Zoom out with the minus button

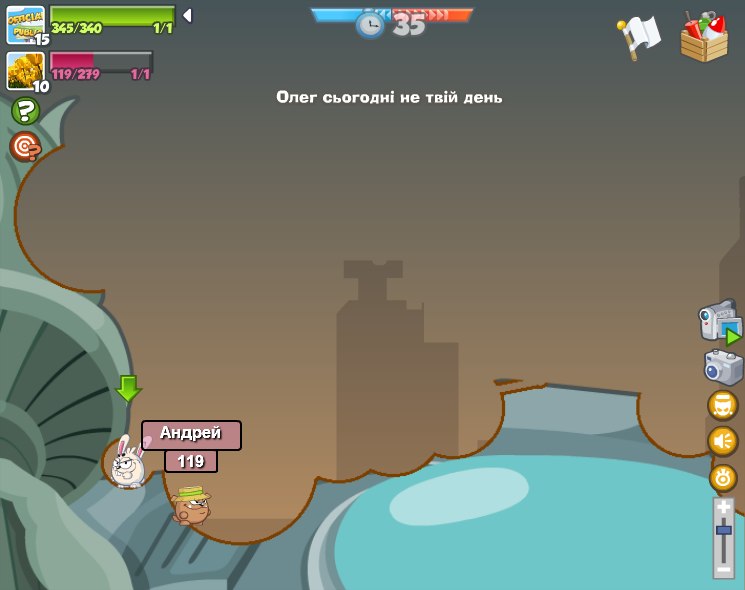[723, 568]
